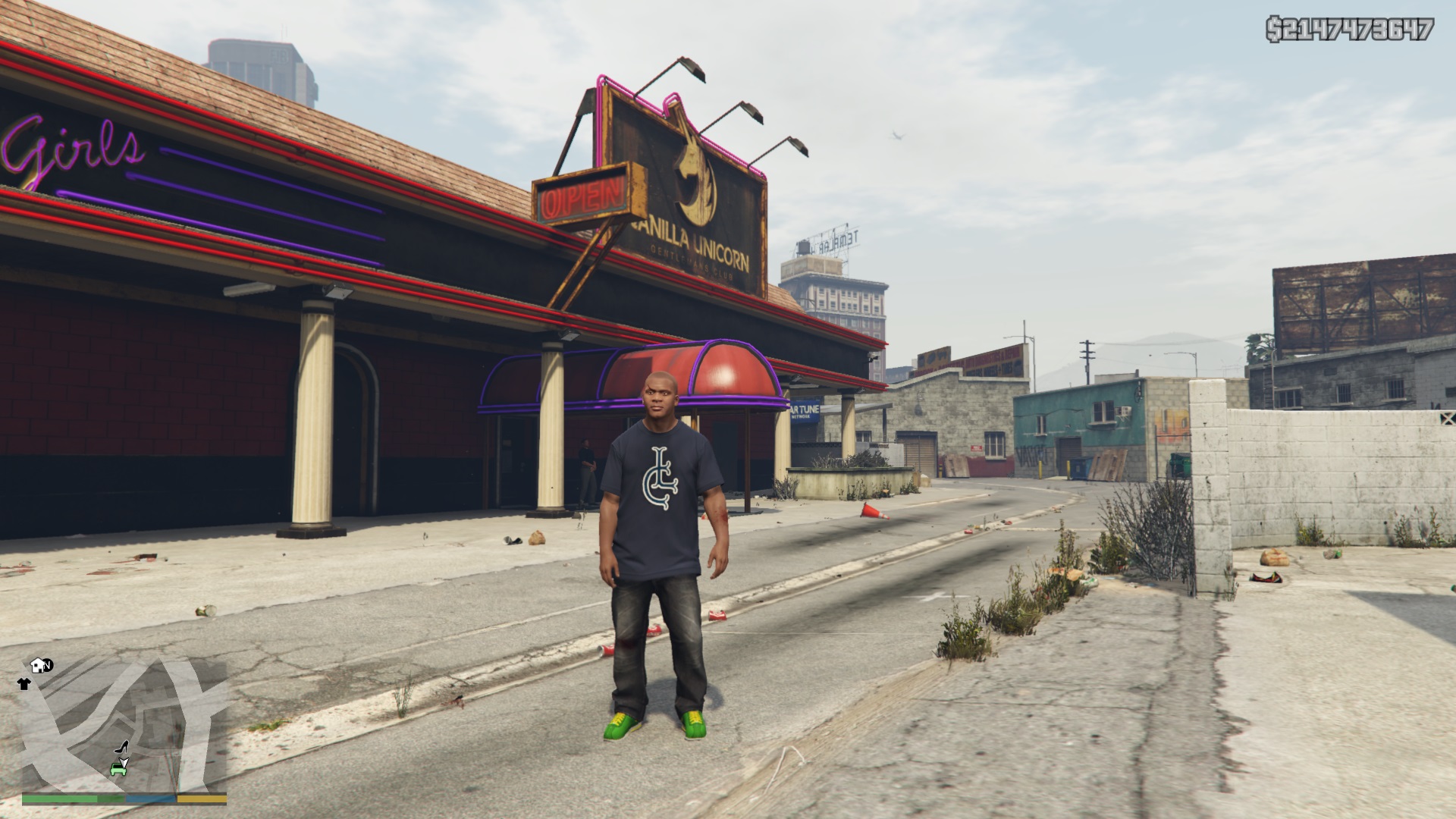Click the green car blip on minimap
The image size is (1456, 819).
118,770
